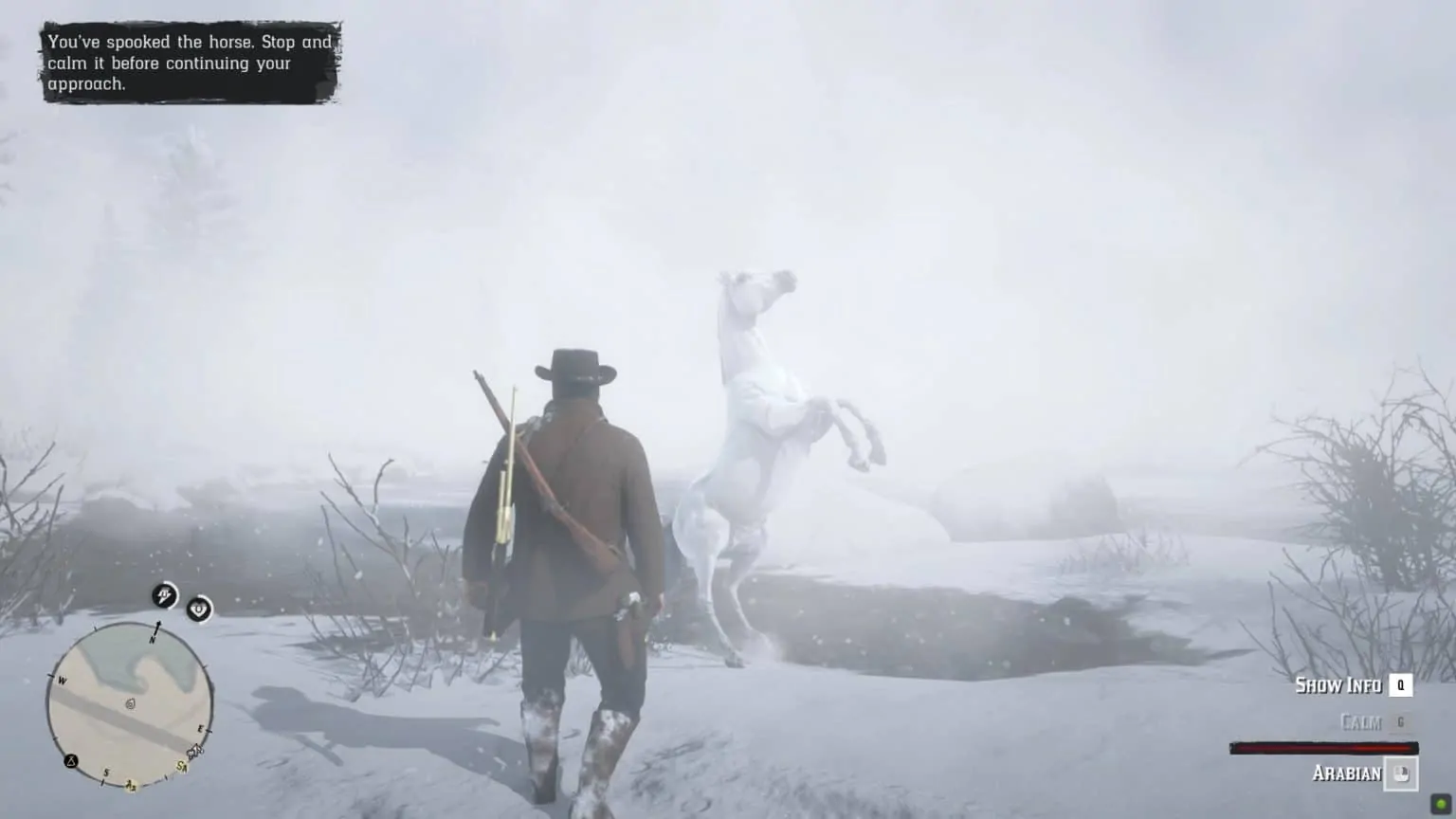Select the Arabian horse name label
Screen dimensions: 1456x819
(x=1347, y=773)
